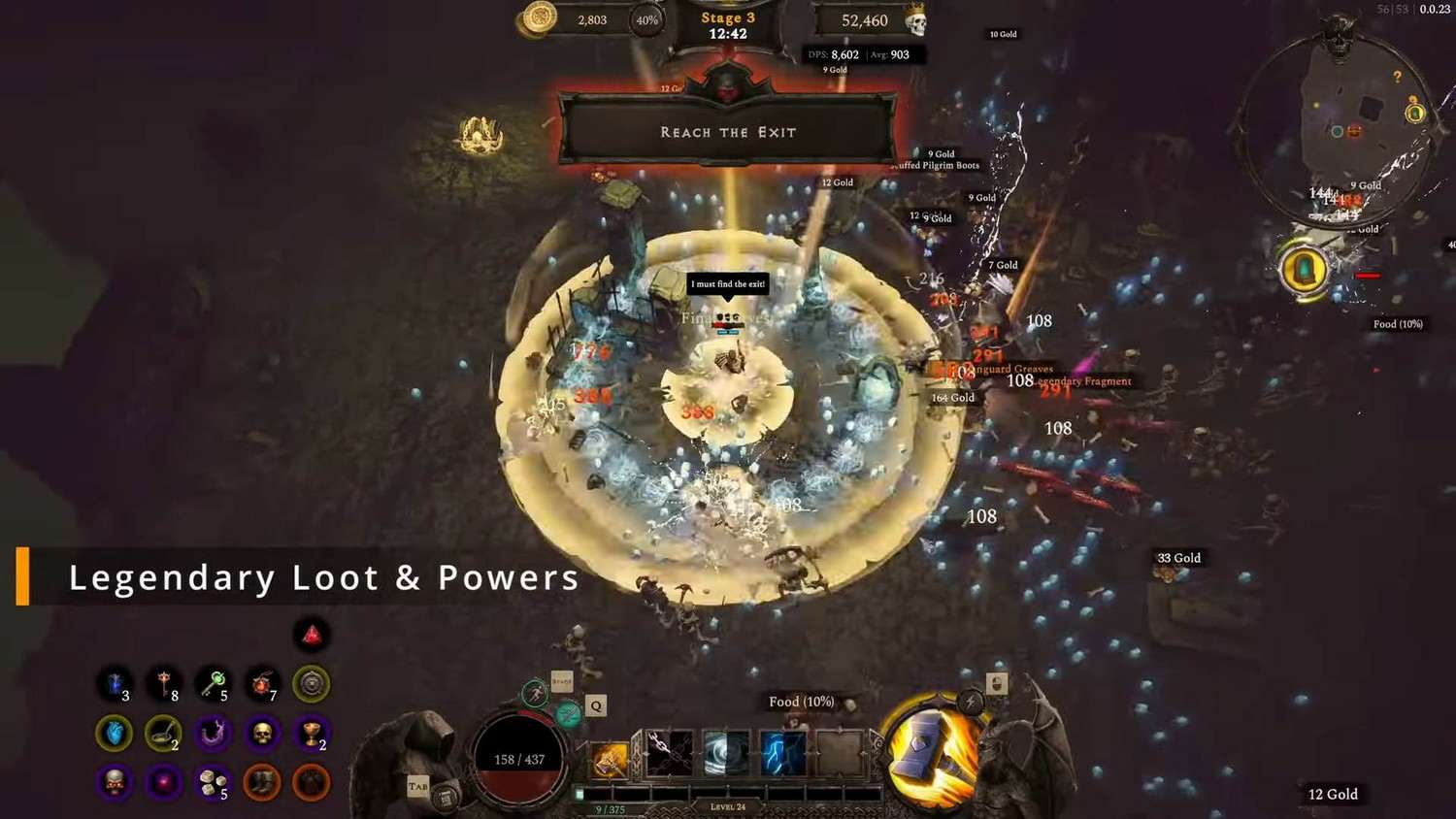This screenshot has width=1456, height=819.
Task: Pick the leather boots legendary icon
Action: click(x=262, y=782)
